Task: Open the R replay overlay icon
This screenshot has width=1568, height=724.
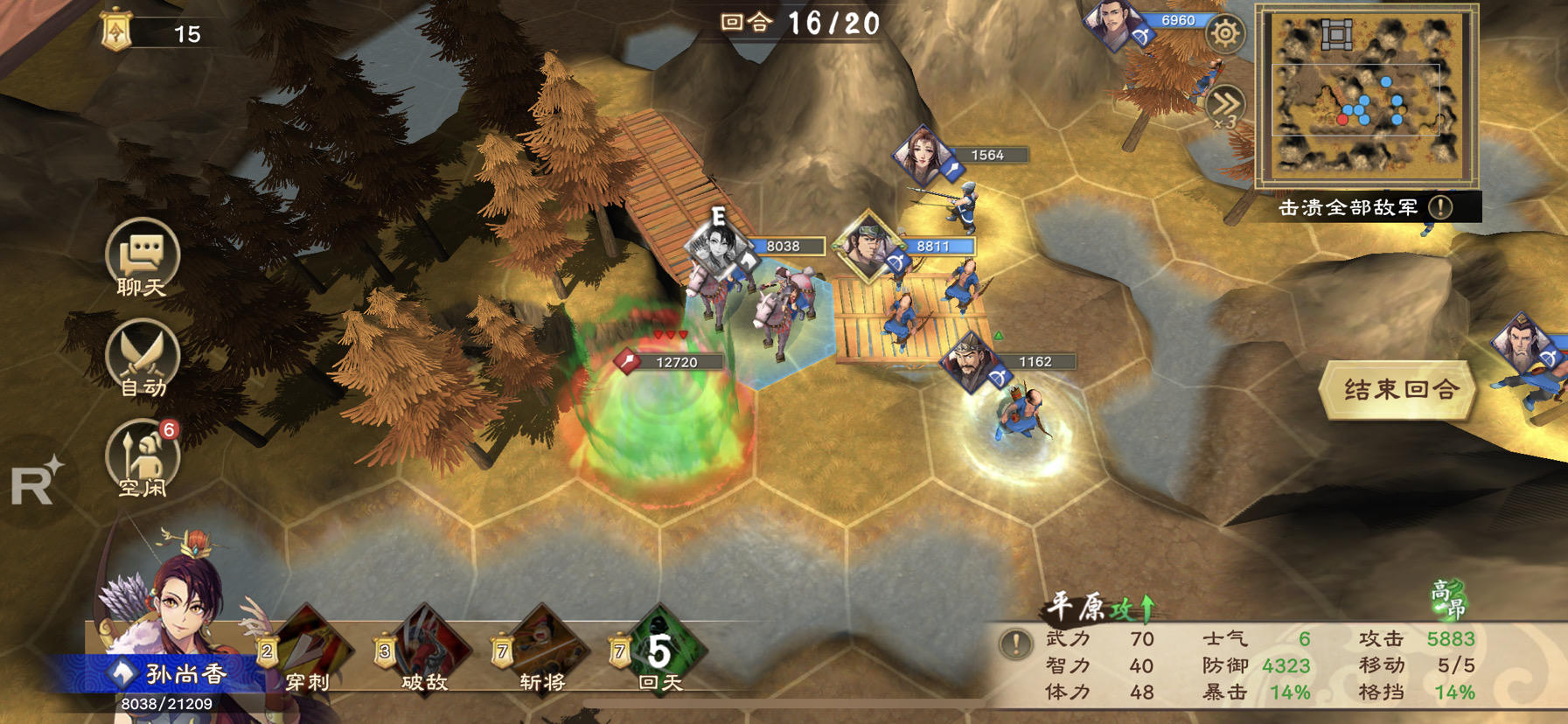Action: [x=35, y=482]
